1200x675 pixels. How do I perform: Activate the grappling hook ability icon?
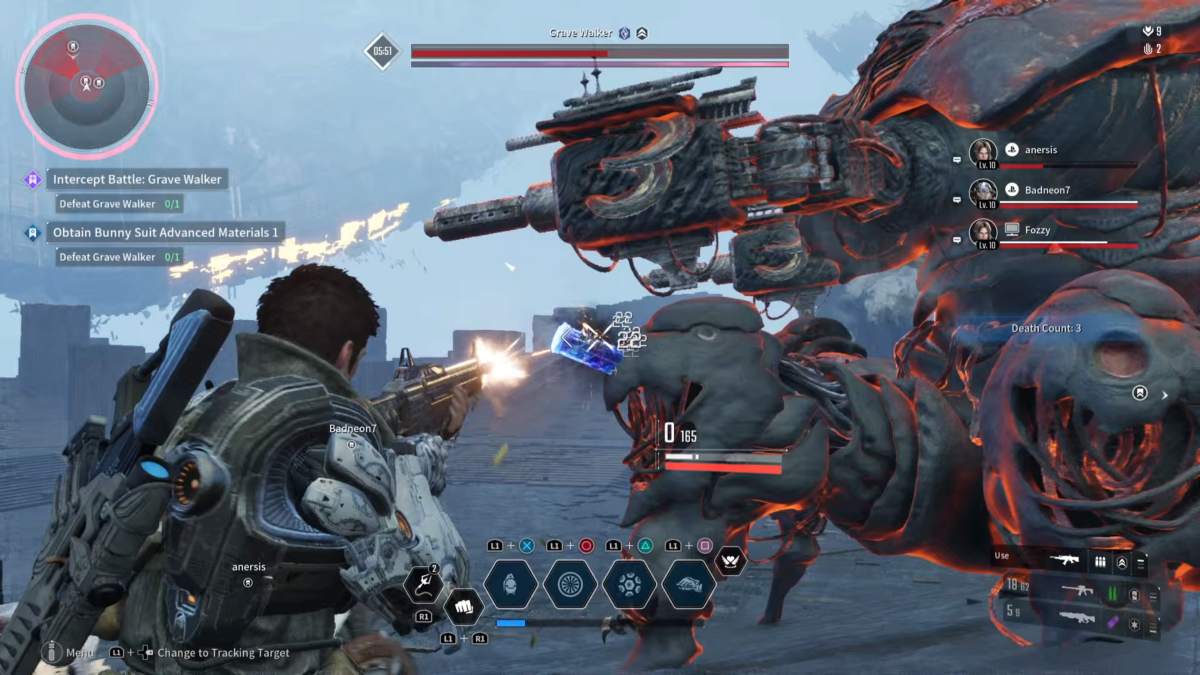tap(424, 584)
